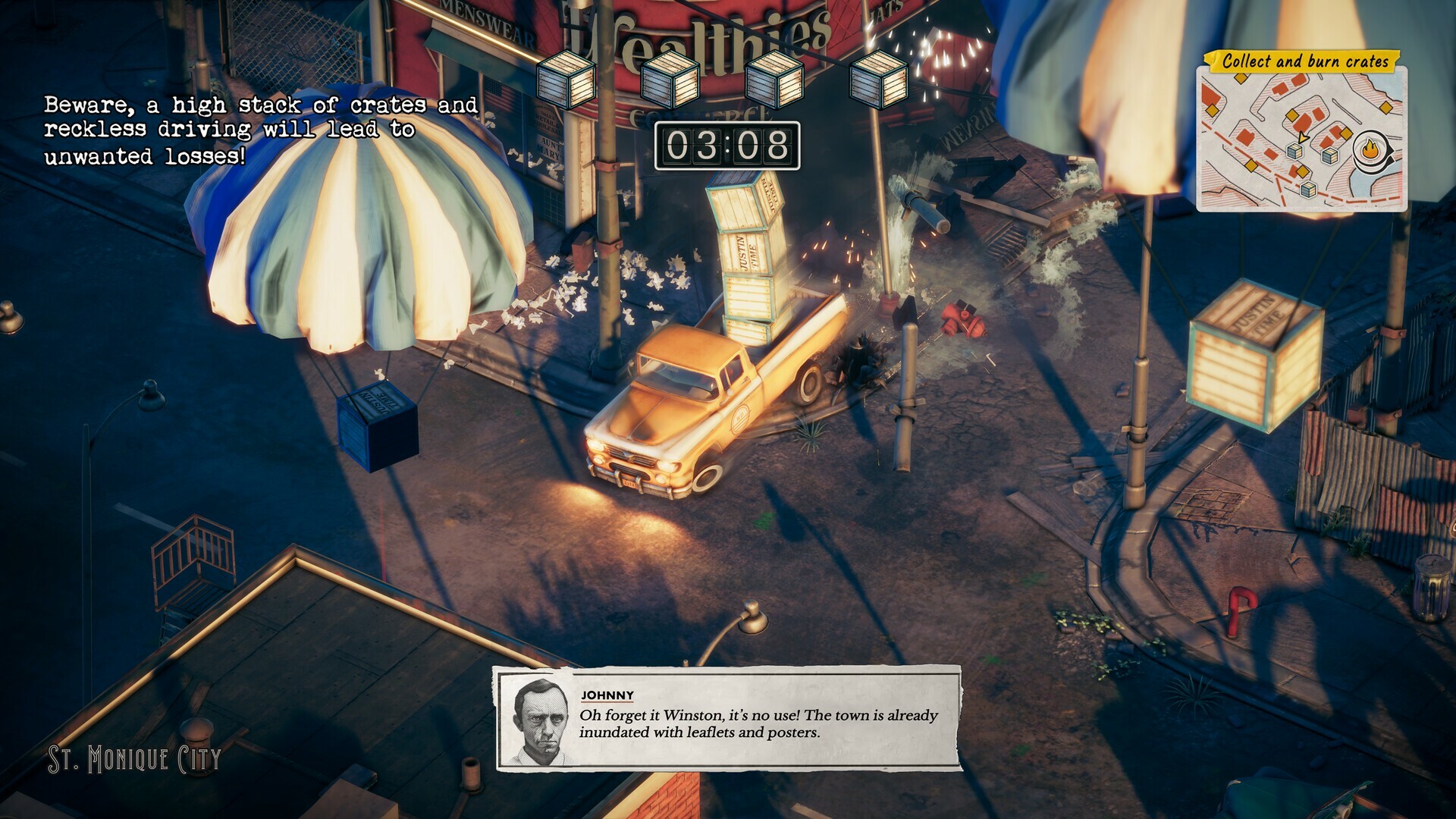Image resolution: width=1456 pixels, height=819 pixels.
Task: Select the first crate counter icon
Action: click(566, 78)
